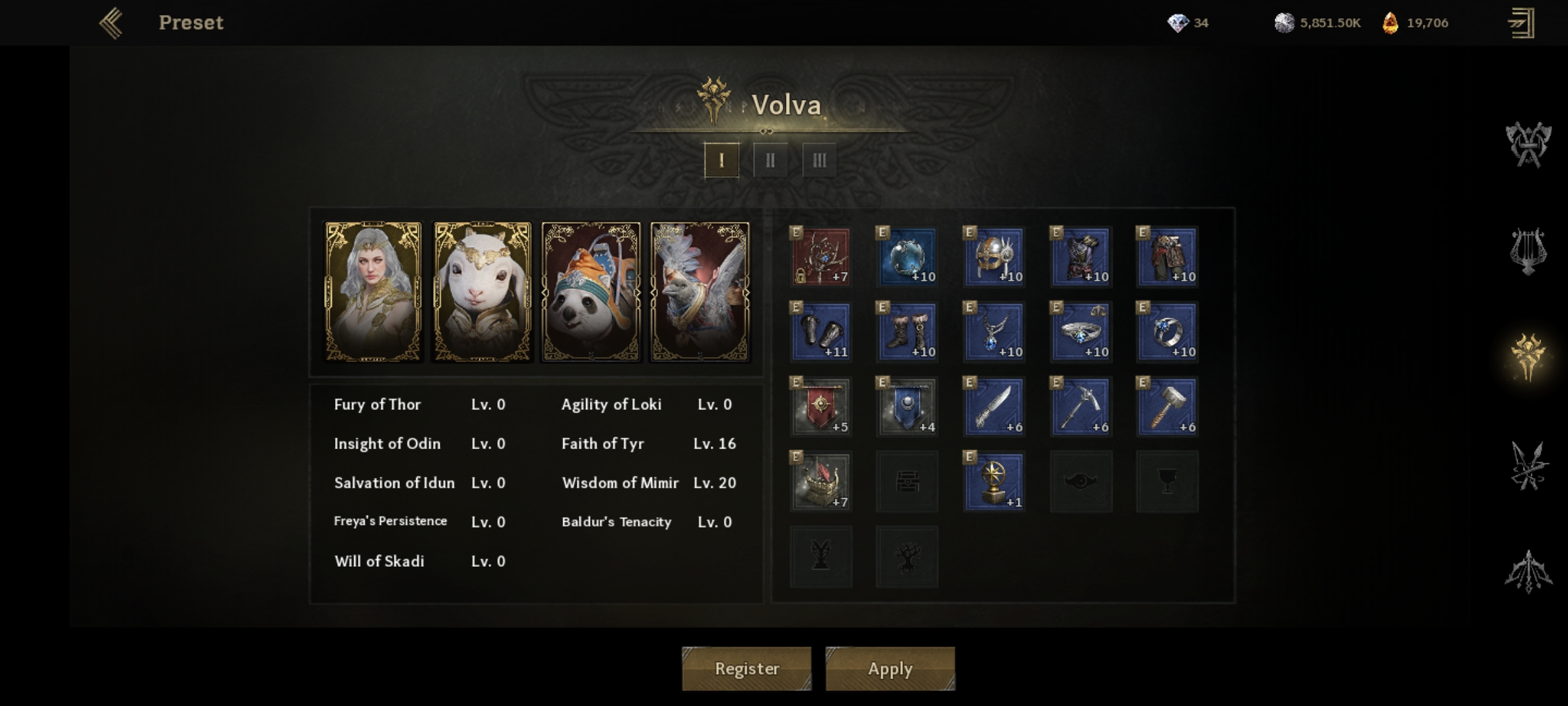Choose the crossed axes class icon

tap(1527, 144)
